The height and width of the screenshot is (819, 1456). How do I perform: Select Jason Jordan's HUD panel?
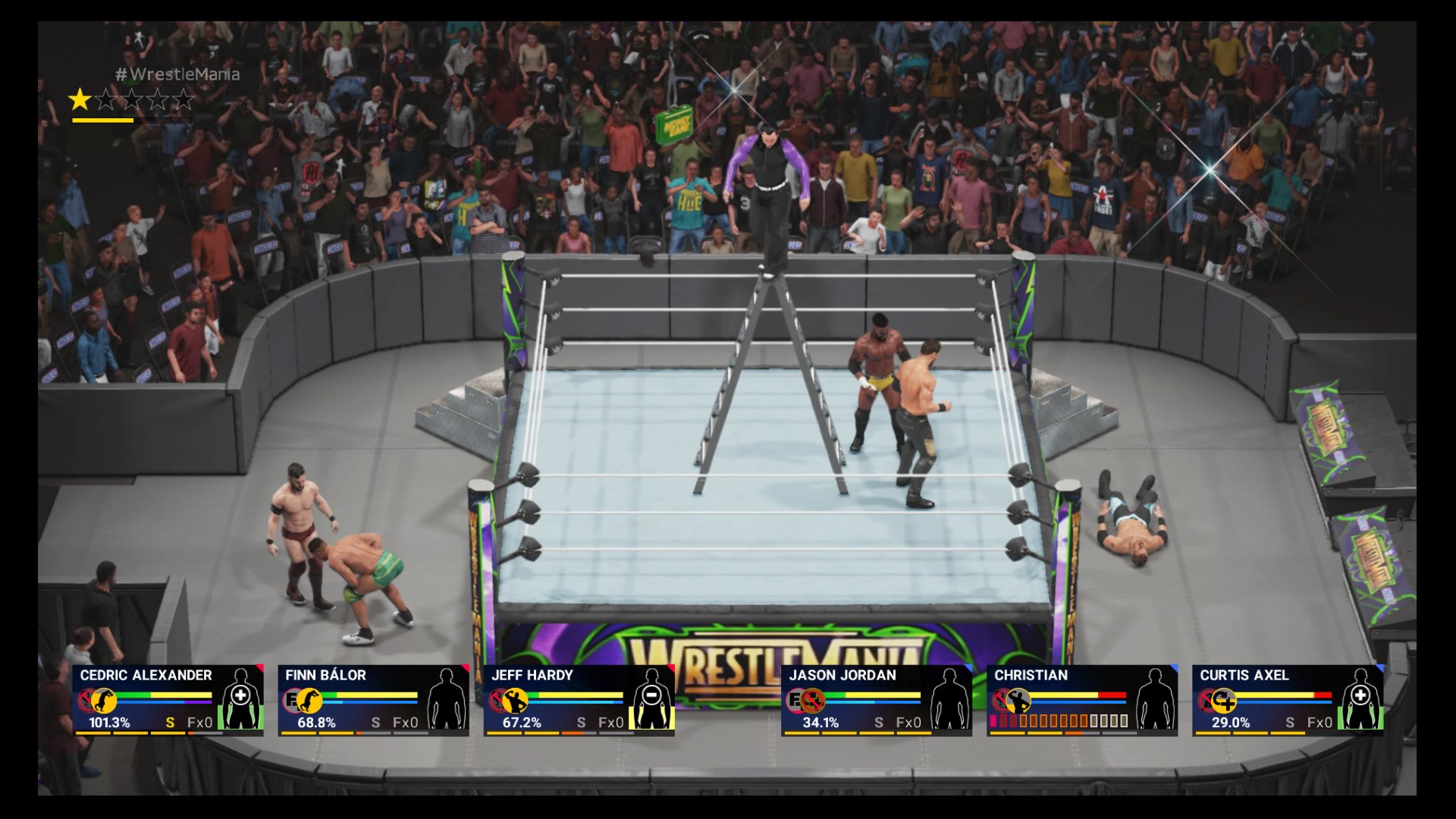(876, 700)
